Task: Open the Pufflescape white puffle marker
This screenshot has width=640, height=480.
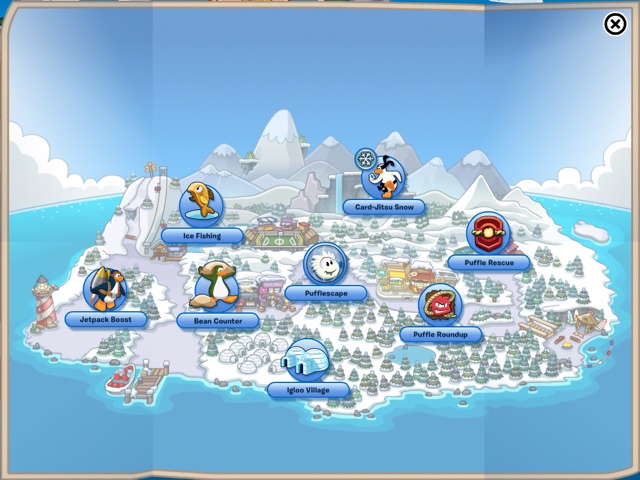Action: click(x=325, y=265)
